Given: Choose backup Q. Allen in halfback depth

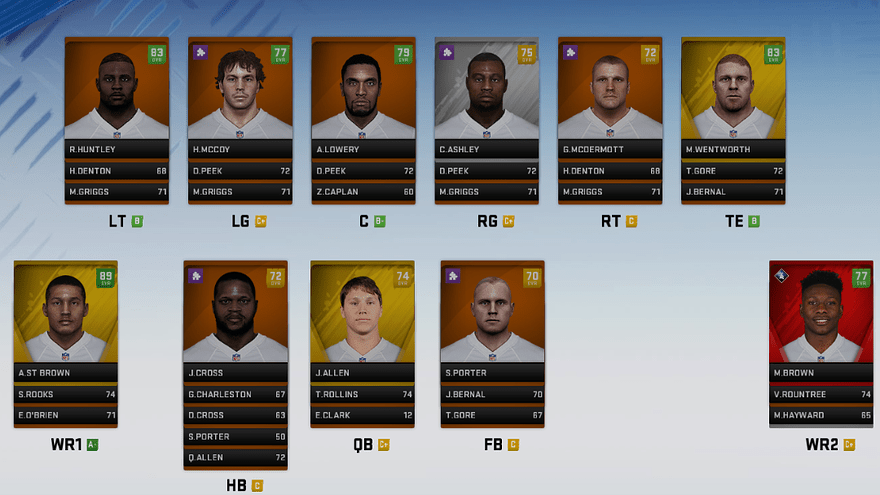Looking at the screenshot, I should point(235,457).
